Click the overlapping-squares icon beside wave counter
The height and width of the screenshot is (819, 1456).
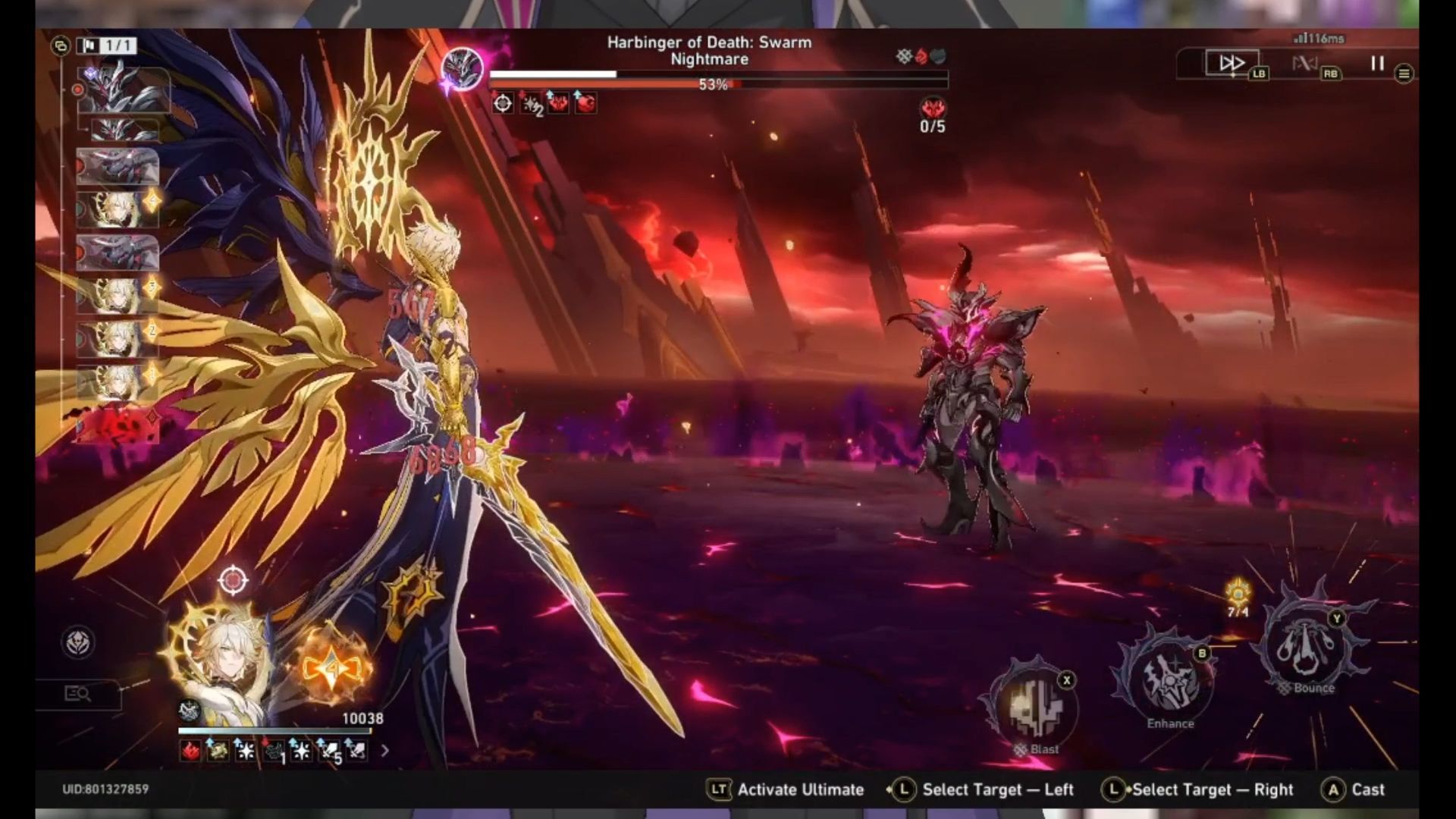pyautogui.click(x=61, y=46)
